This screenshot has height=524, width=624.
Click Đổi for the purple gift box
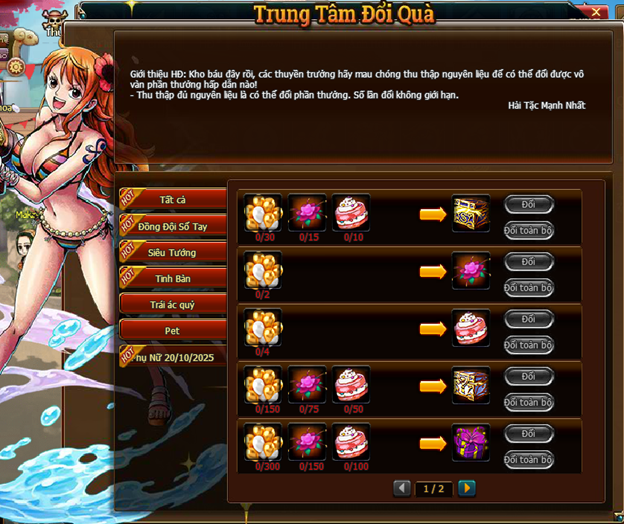click(x=529, y=434)
